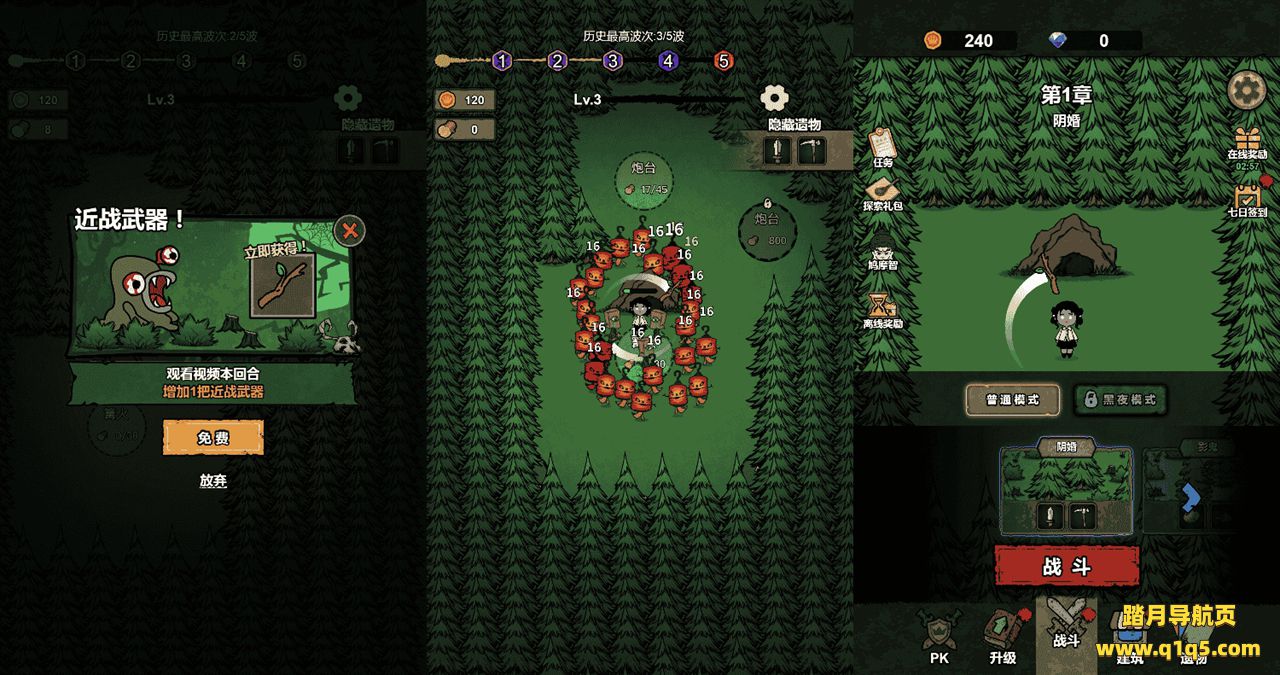
Task: Claim the 在线奖励 gift box
Action: point(1247,141)
